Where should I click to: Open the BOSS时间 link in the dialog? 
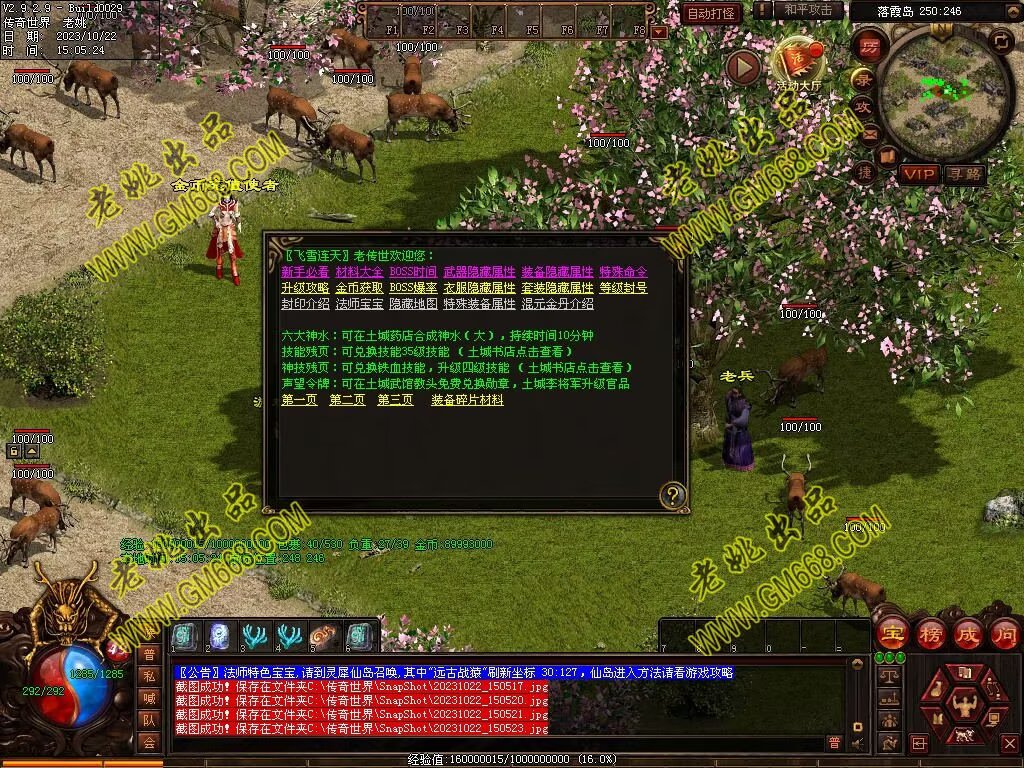413,272
